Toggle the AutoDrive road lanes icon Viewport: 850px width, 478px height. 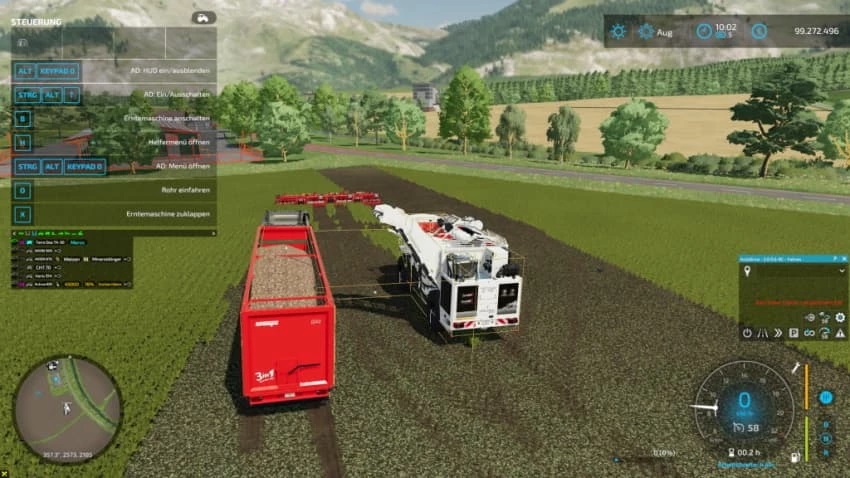(761, 332)
